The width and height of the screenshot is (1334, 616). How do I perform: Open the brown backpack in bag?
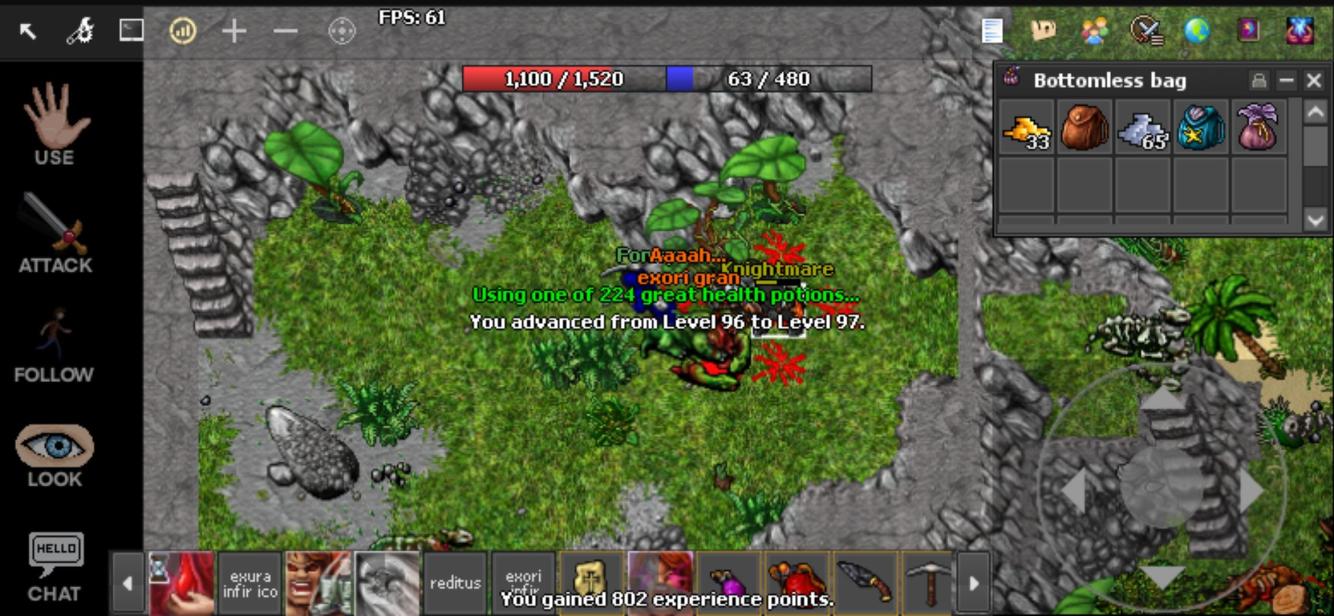(1084, 128)
